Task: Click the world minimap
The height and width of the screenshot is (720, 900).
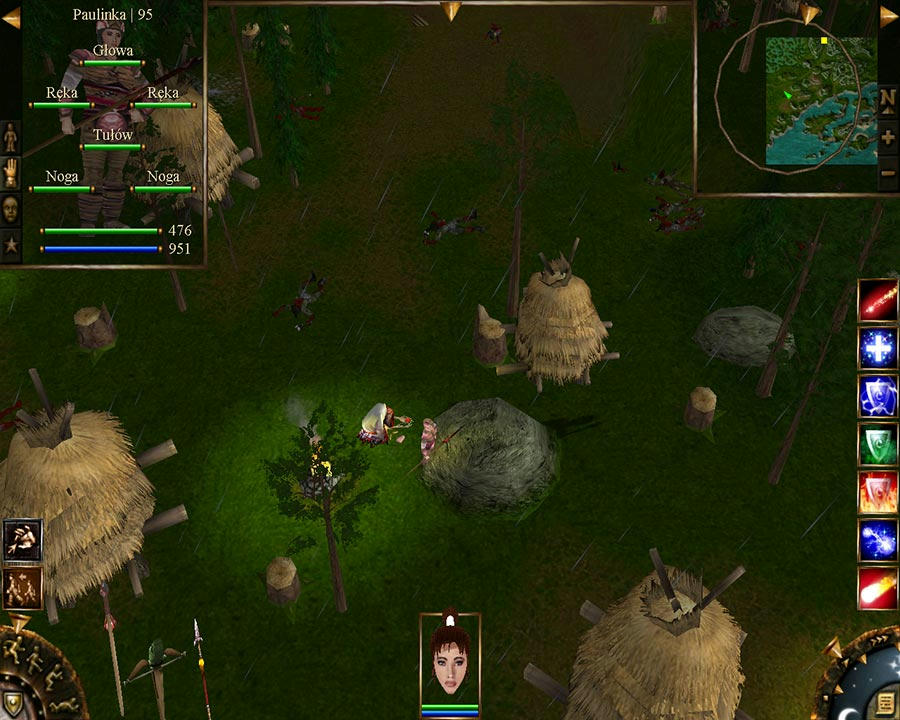Action: coord(820,100)
